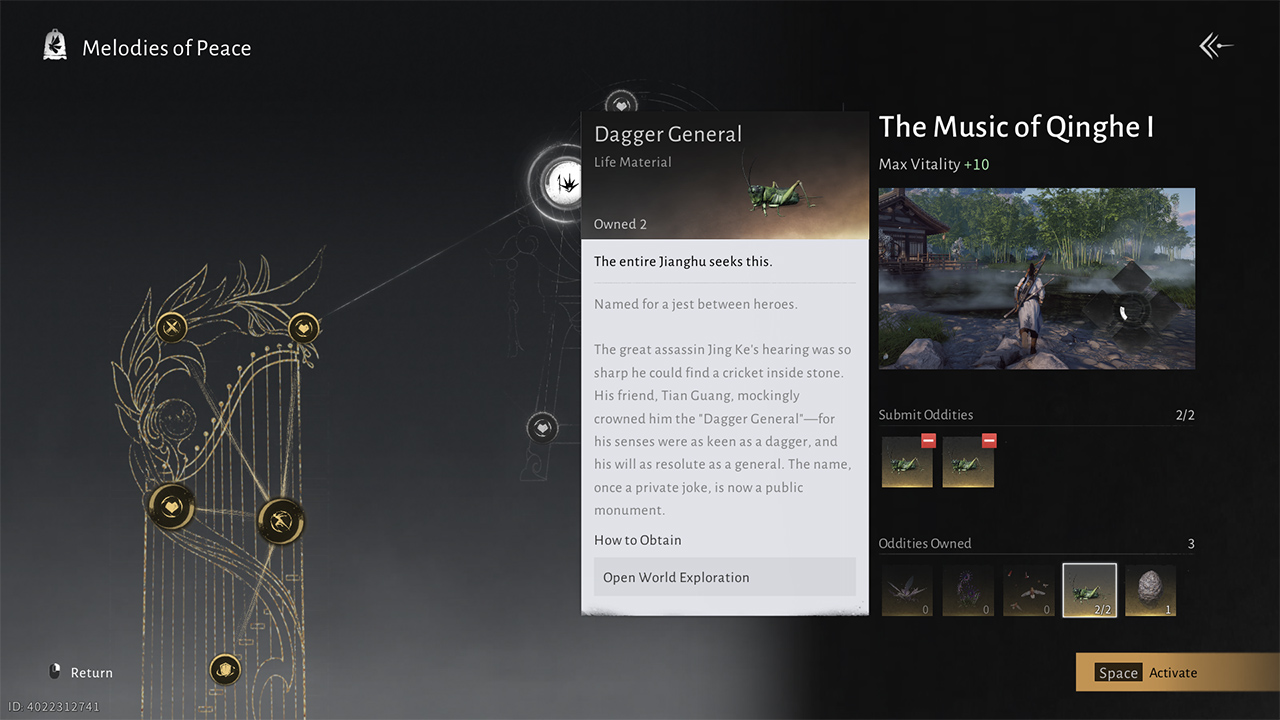The height and width of the screenshot is (720, 1280).
Task: Click the moth oddity thumbnail
Action: [x=1028, y=590]
